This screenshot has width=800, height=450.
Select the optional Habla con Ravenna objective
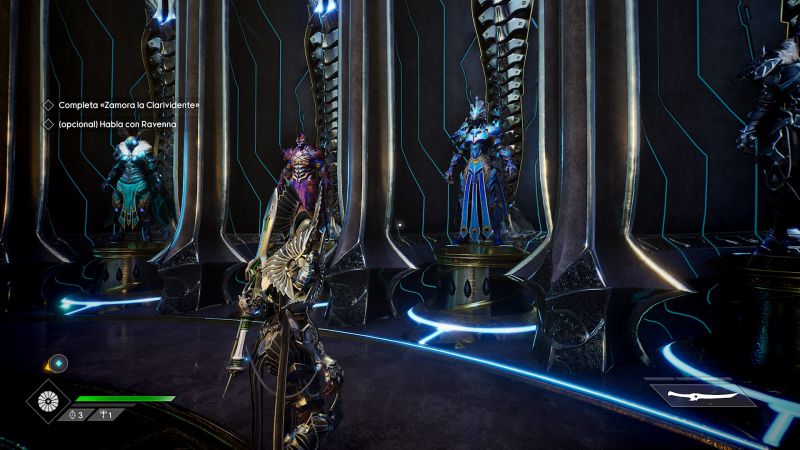(116, 124)
